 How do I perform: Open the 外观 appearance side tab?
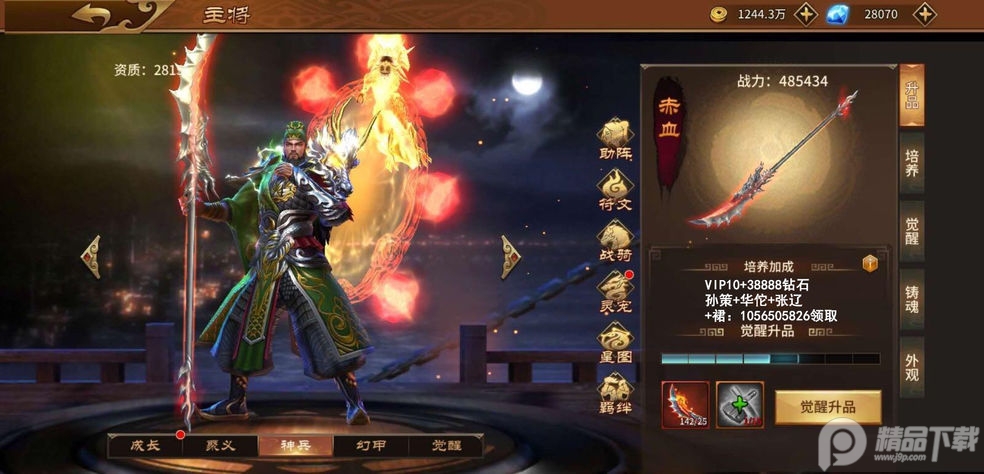click(x=911, y=371)
